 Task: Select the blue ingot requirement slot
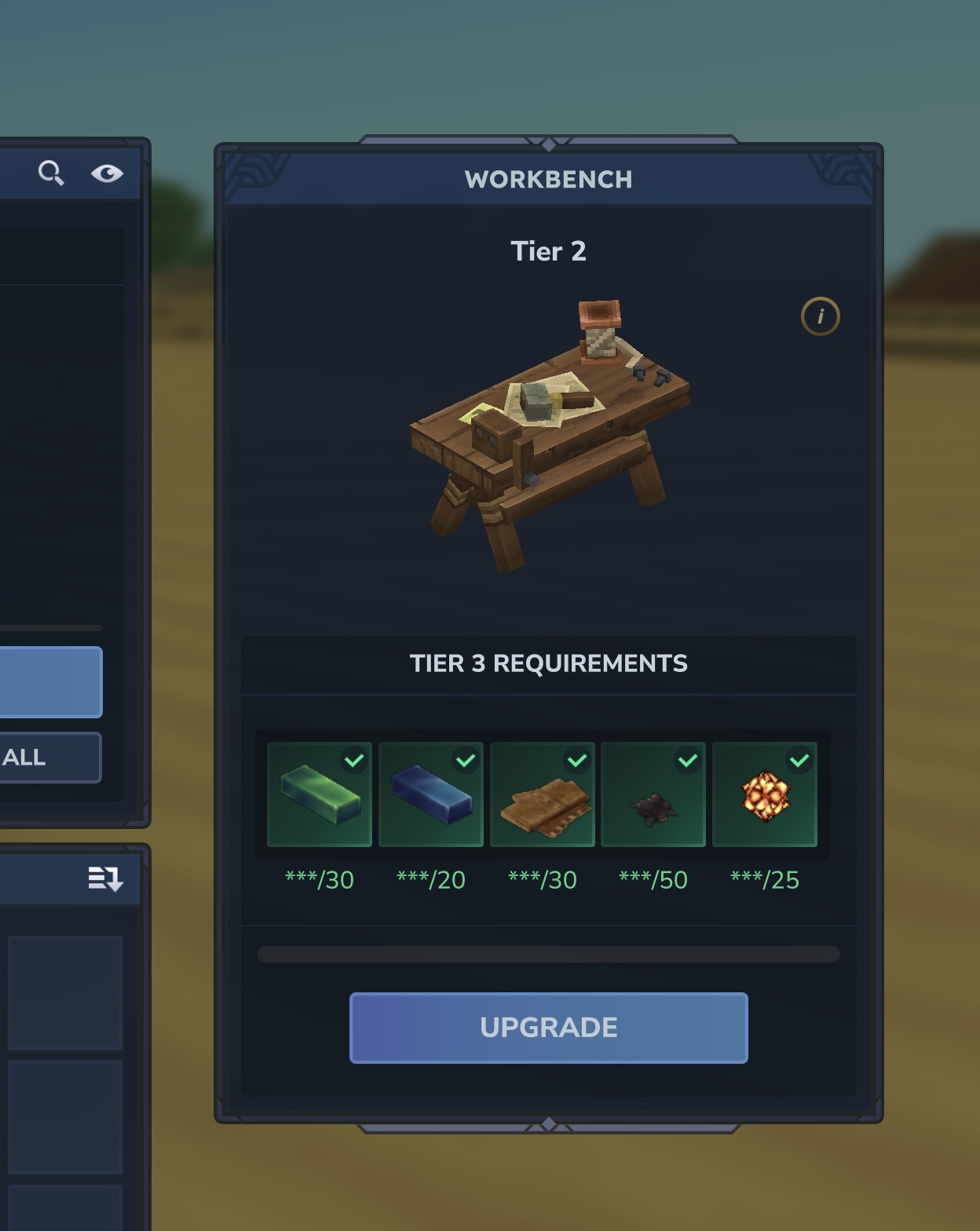[x=431, y=794]
